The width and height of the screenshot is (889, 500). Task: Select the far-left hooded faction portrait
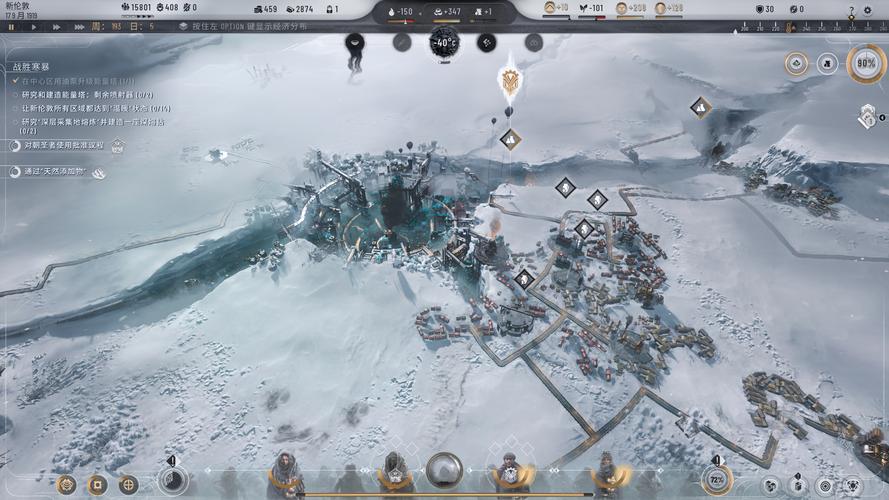[x=285, y=473]
